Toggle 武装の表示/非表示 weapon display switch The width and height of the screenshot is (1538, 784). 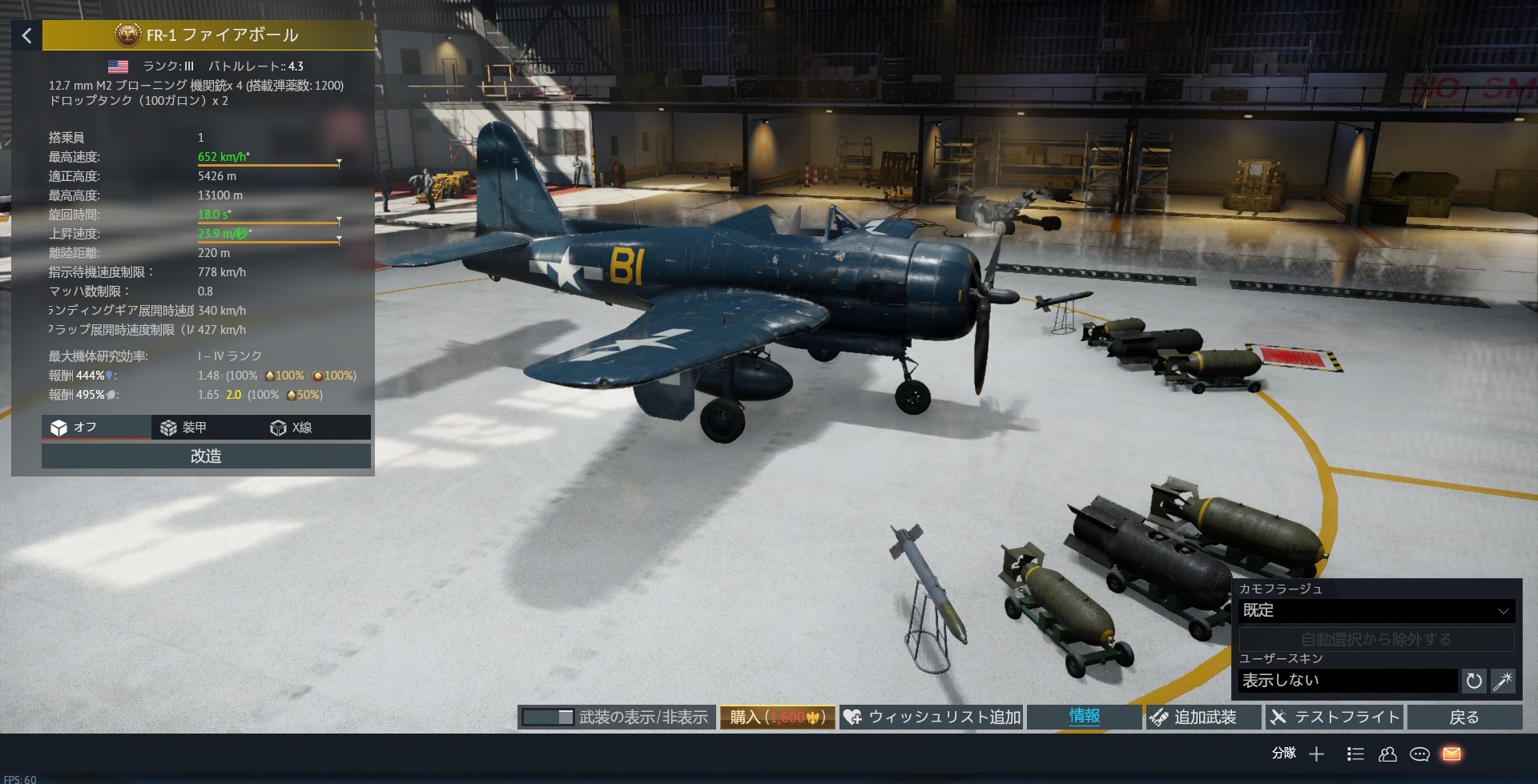pyautogui.click(x=548, y=718)
